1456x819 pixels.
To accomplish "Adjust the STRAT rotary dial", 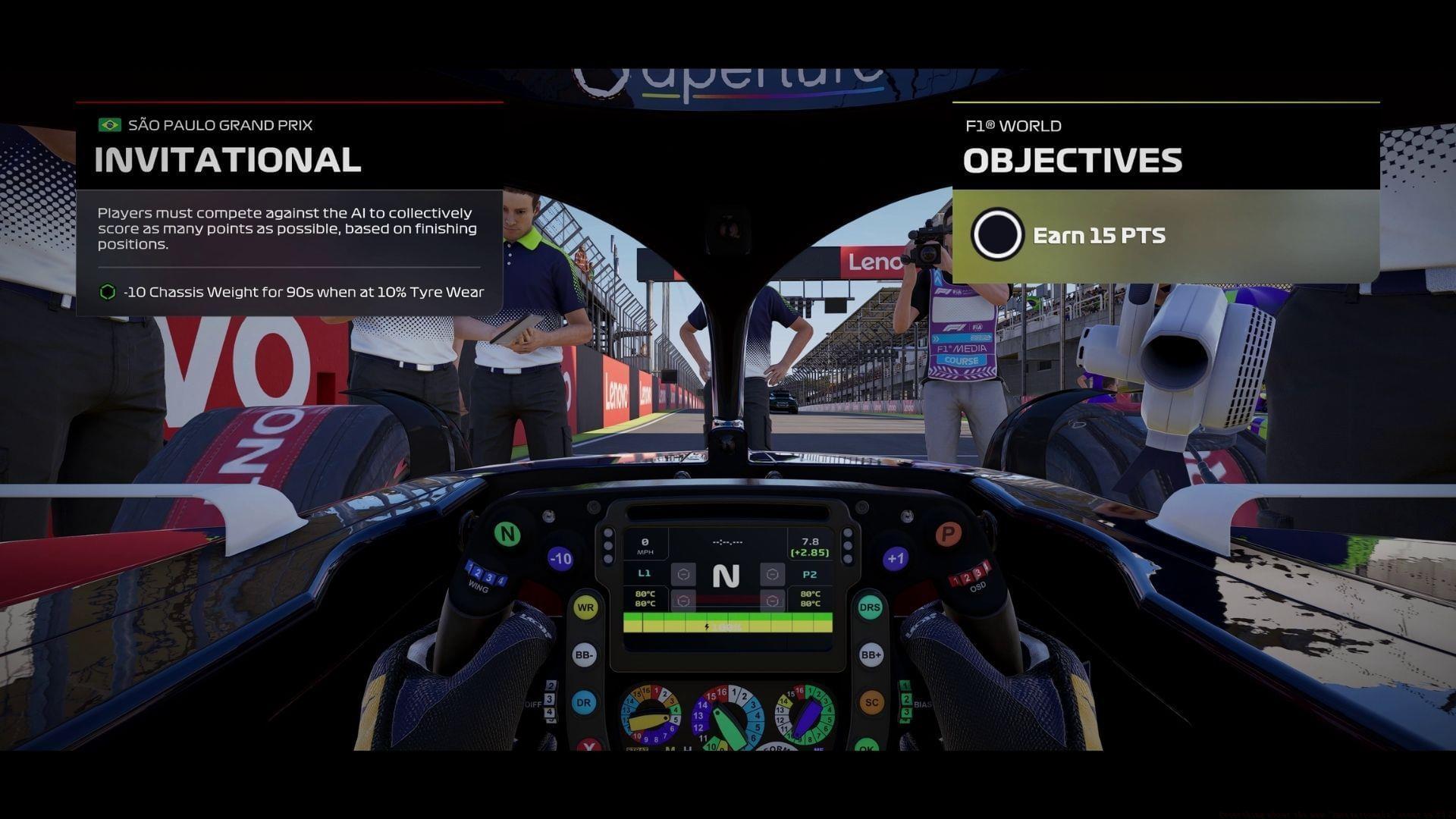I will [x=651, y=716].
